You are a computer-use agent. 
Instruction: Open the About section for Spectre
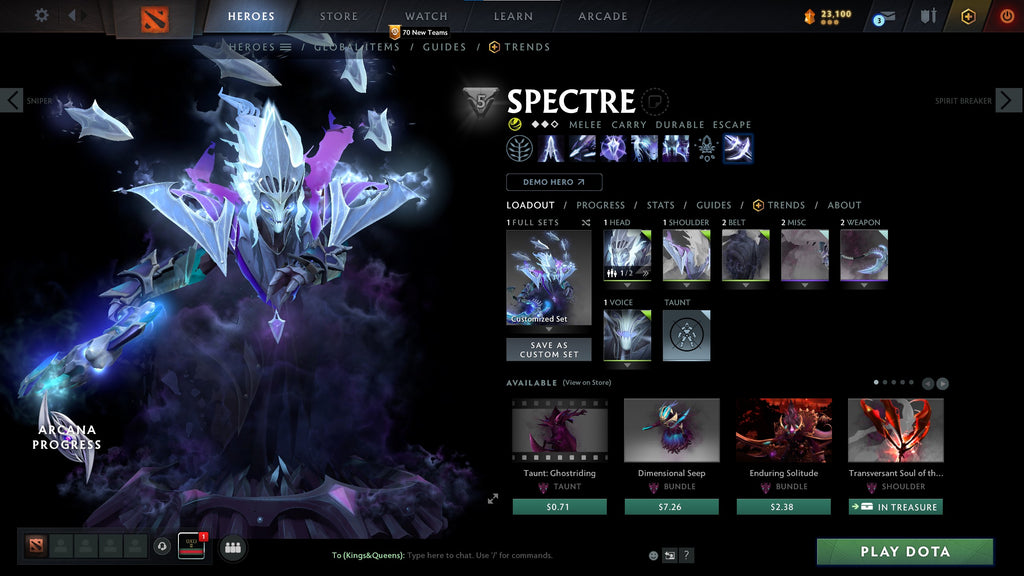(844, 205)
